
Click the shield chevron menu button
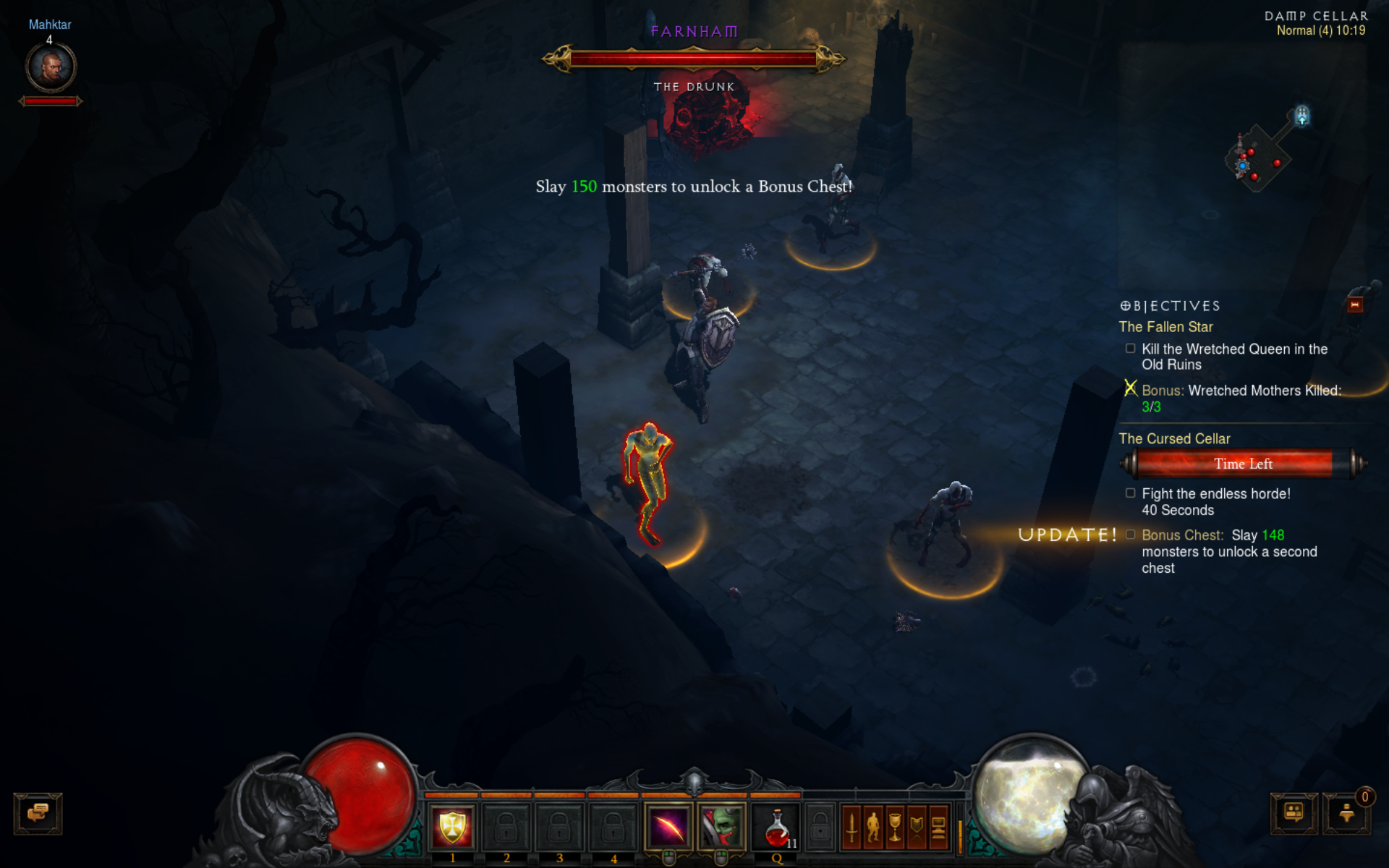pos(917,827)
